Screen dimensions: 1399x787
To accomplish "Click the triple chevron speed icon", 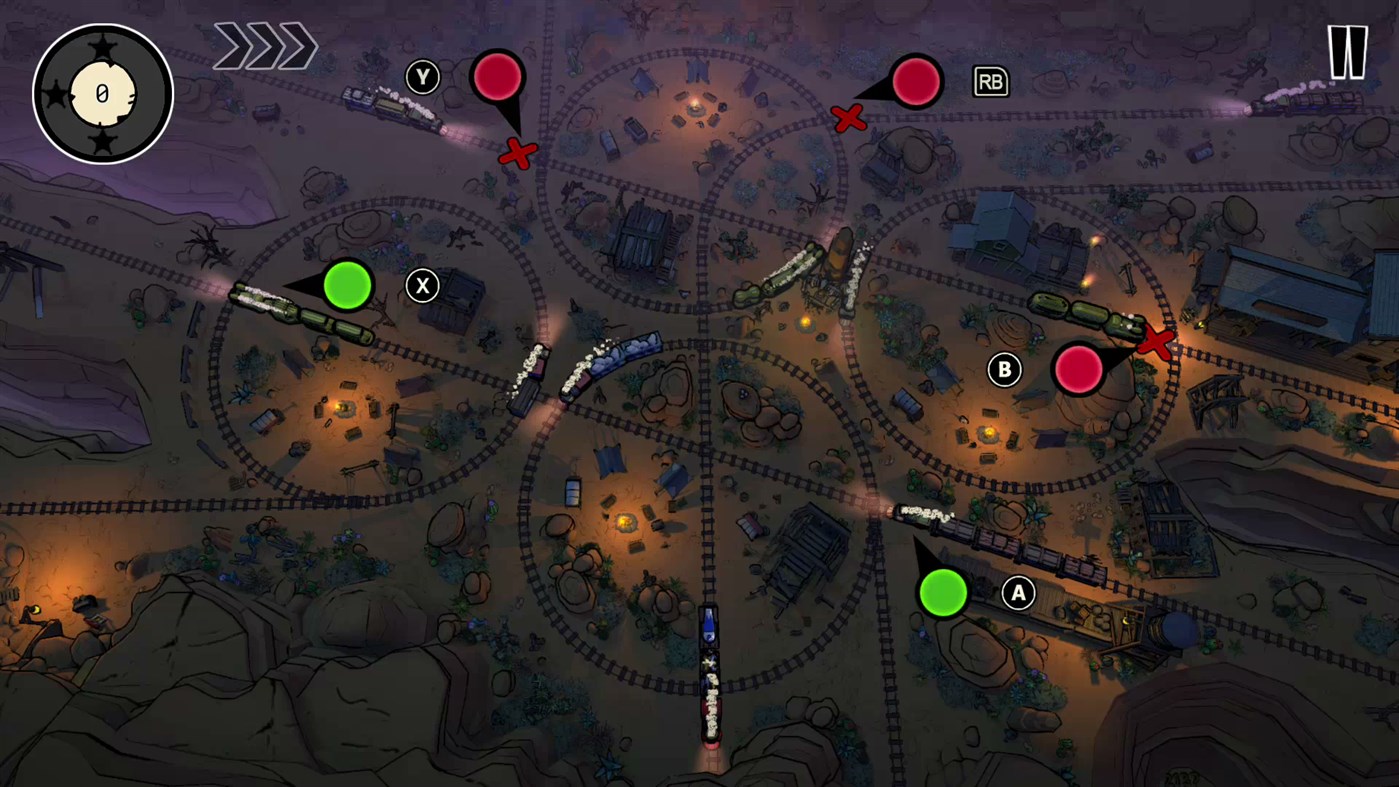I will click(265, 45).
